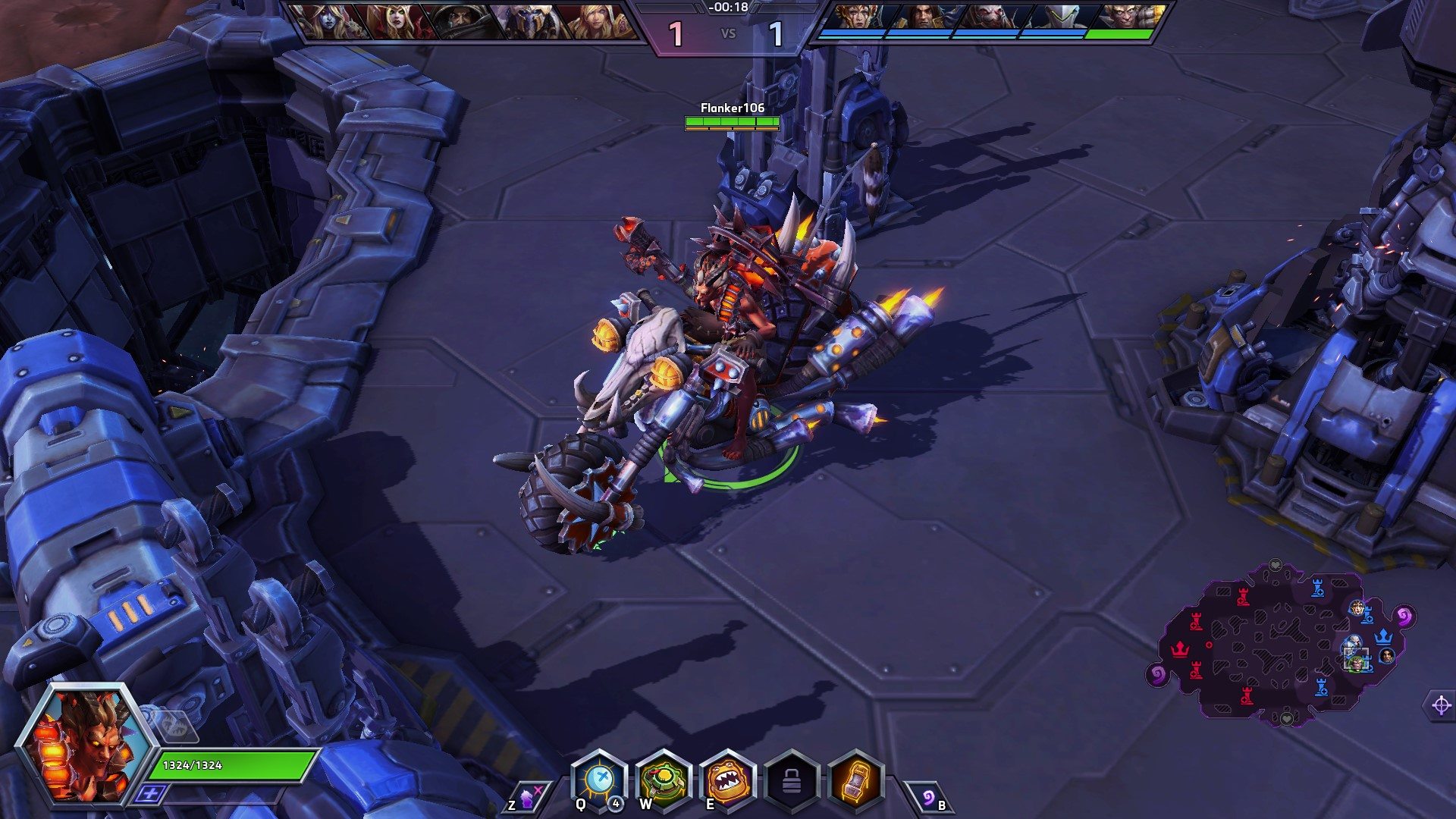The image size is (1456, 819).
Task: Select the blue allied core crown on minimap
Action: (1384, 635)
